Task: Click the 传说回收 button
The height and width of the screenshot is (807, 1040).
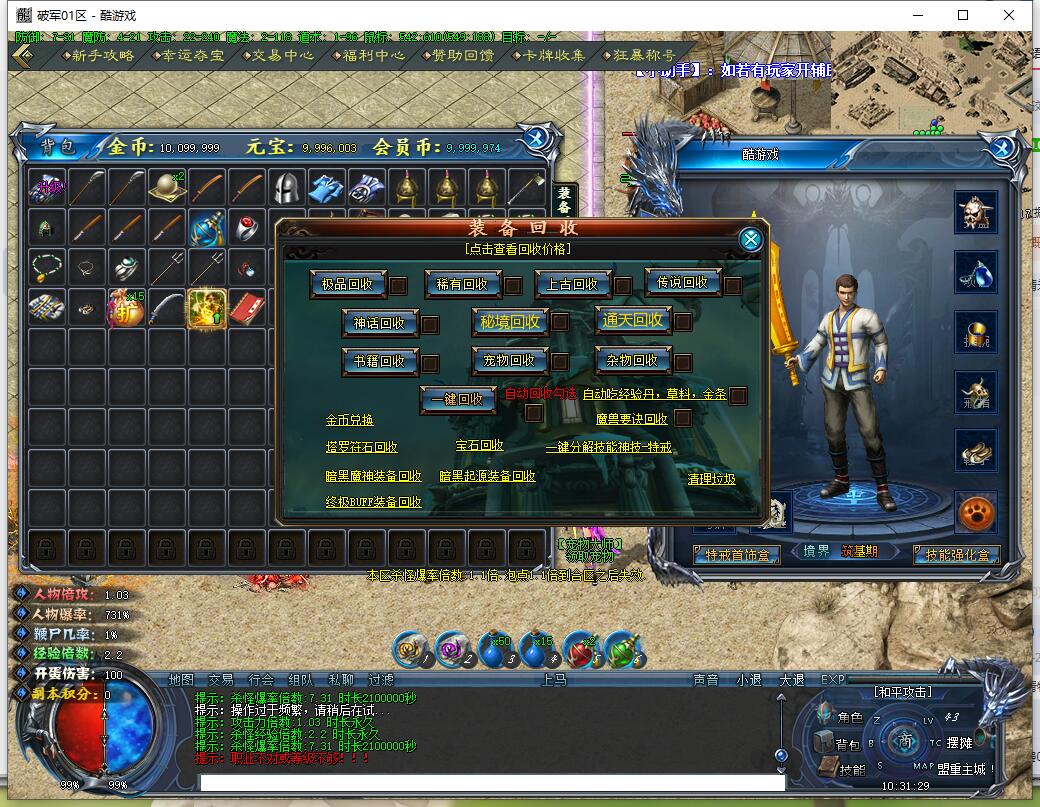Action: coord(682,283)
